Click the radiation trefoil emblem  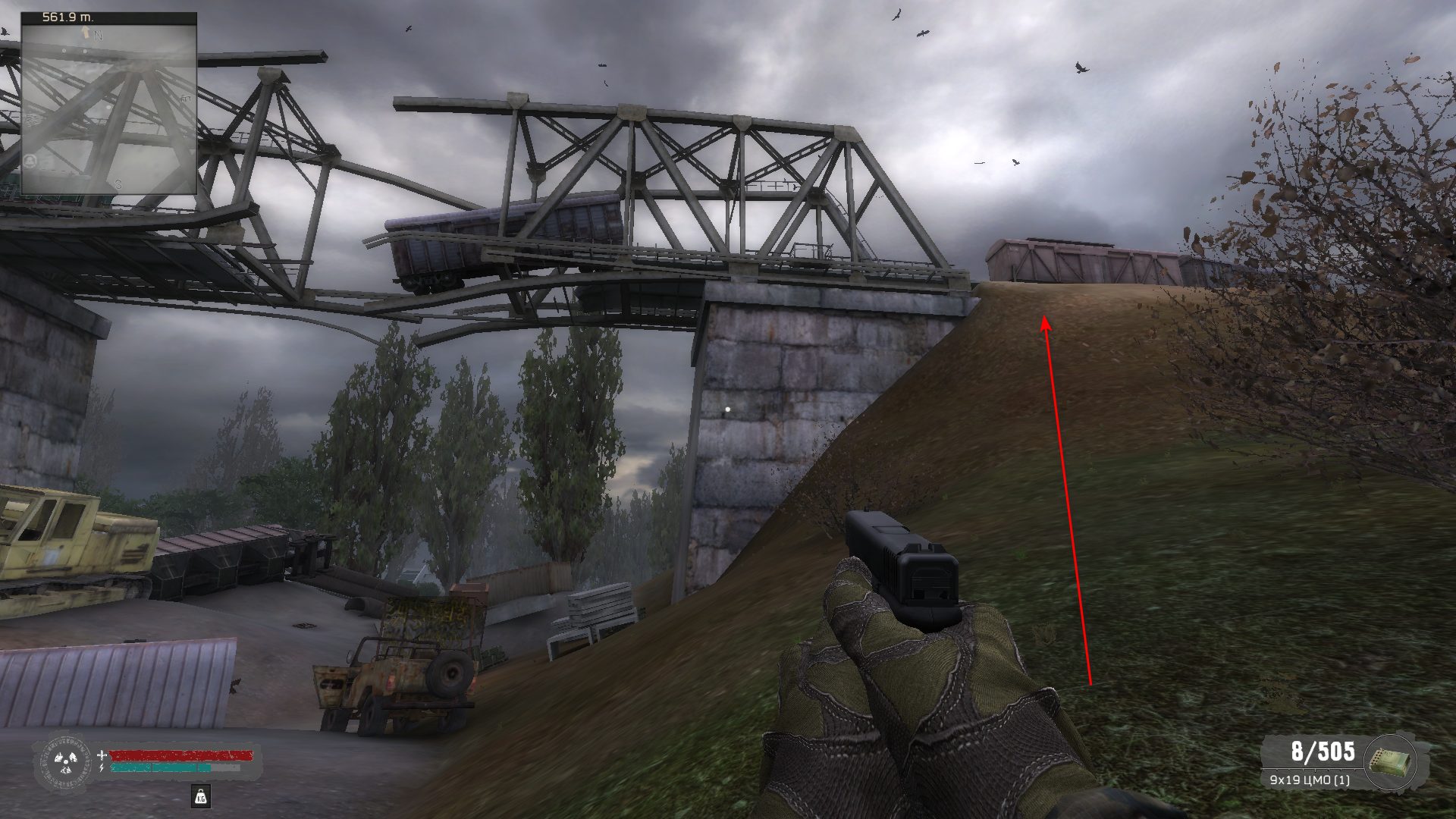pyautogui.click(x=64, y=761)
